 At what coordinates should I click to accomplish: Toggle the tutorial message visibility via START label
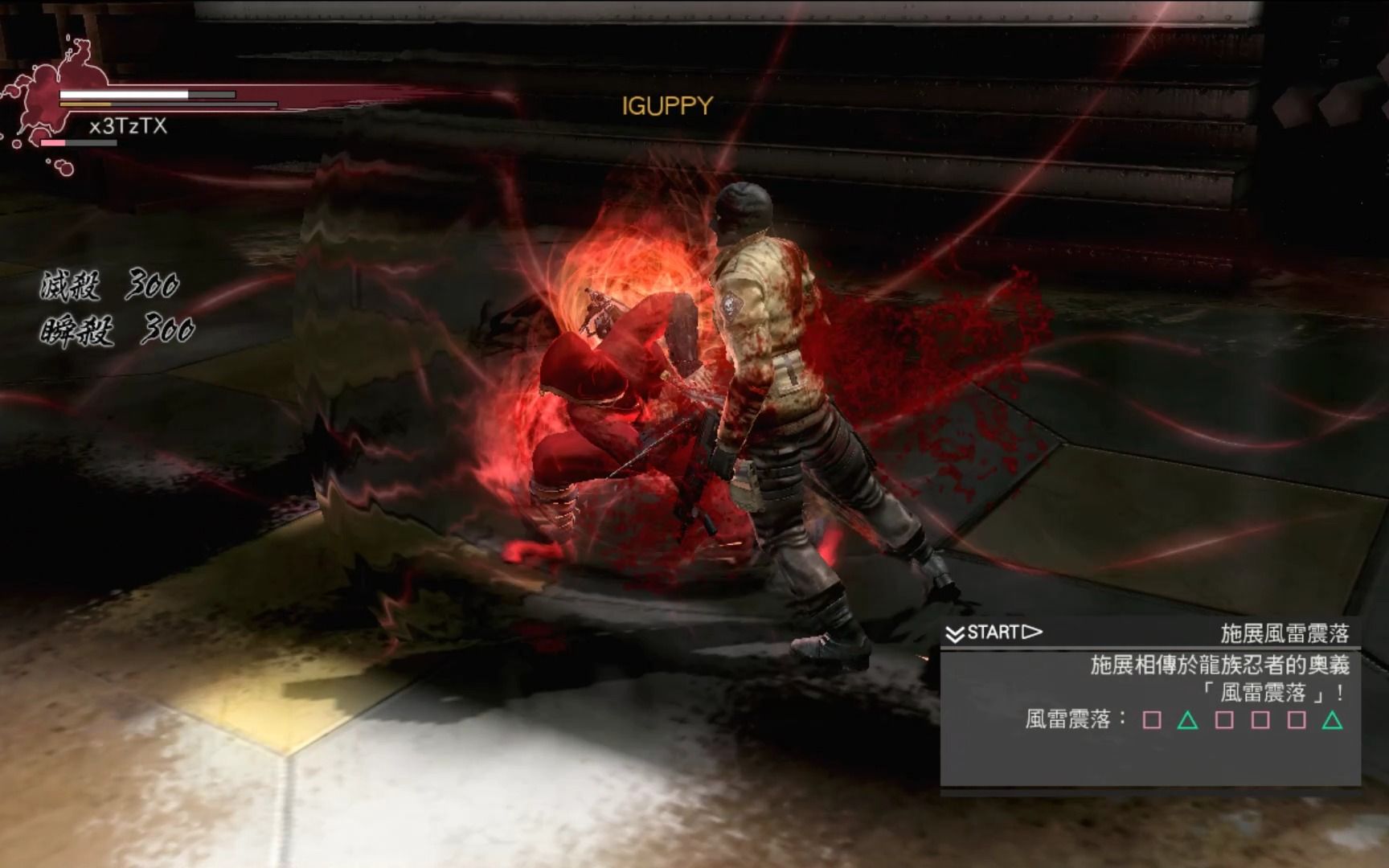[x=994, y=632]
